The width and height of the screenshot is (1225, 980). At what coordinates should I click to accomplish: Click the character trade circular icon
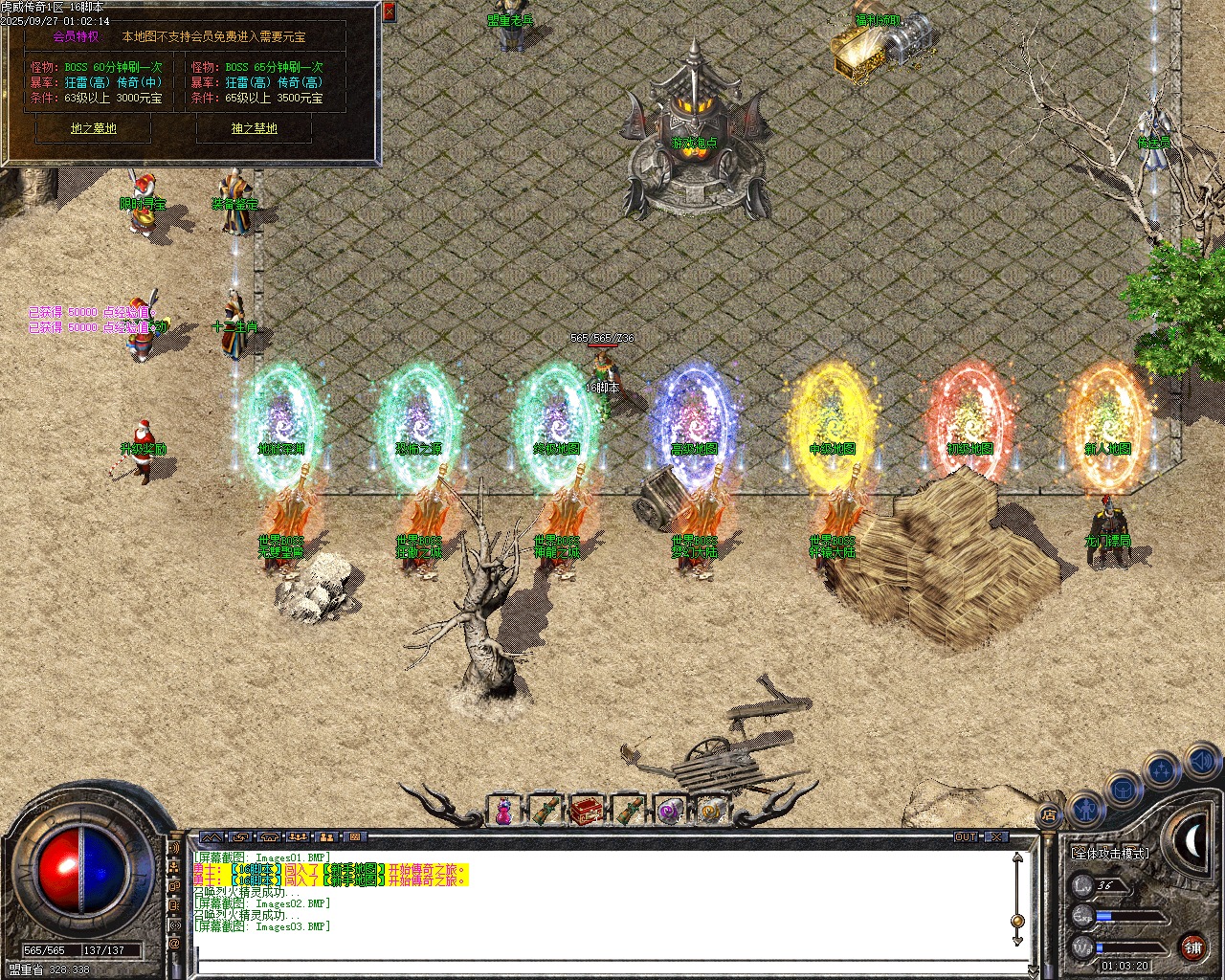pyautogui.click(x=1086, y=810)
